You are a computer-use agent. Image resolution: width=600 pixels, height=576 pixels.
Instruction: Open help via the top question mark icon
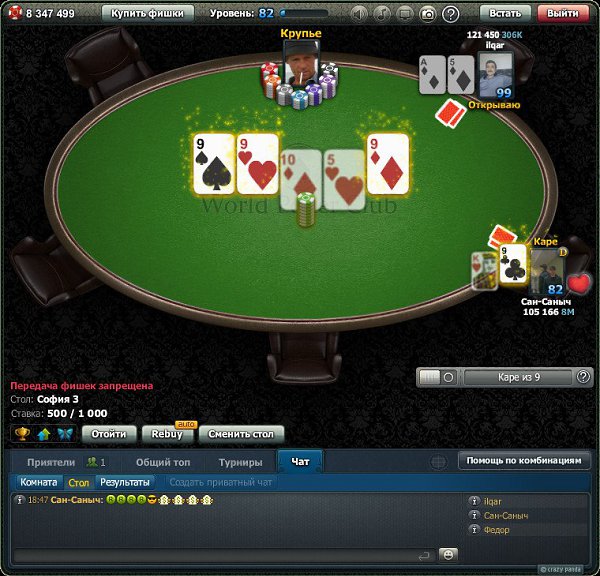(451, 14)
